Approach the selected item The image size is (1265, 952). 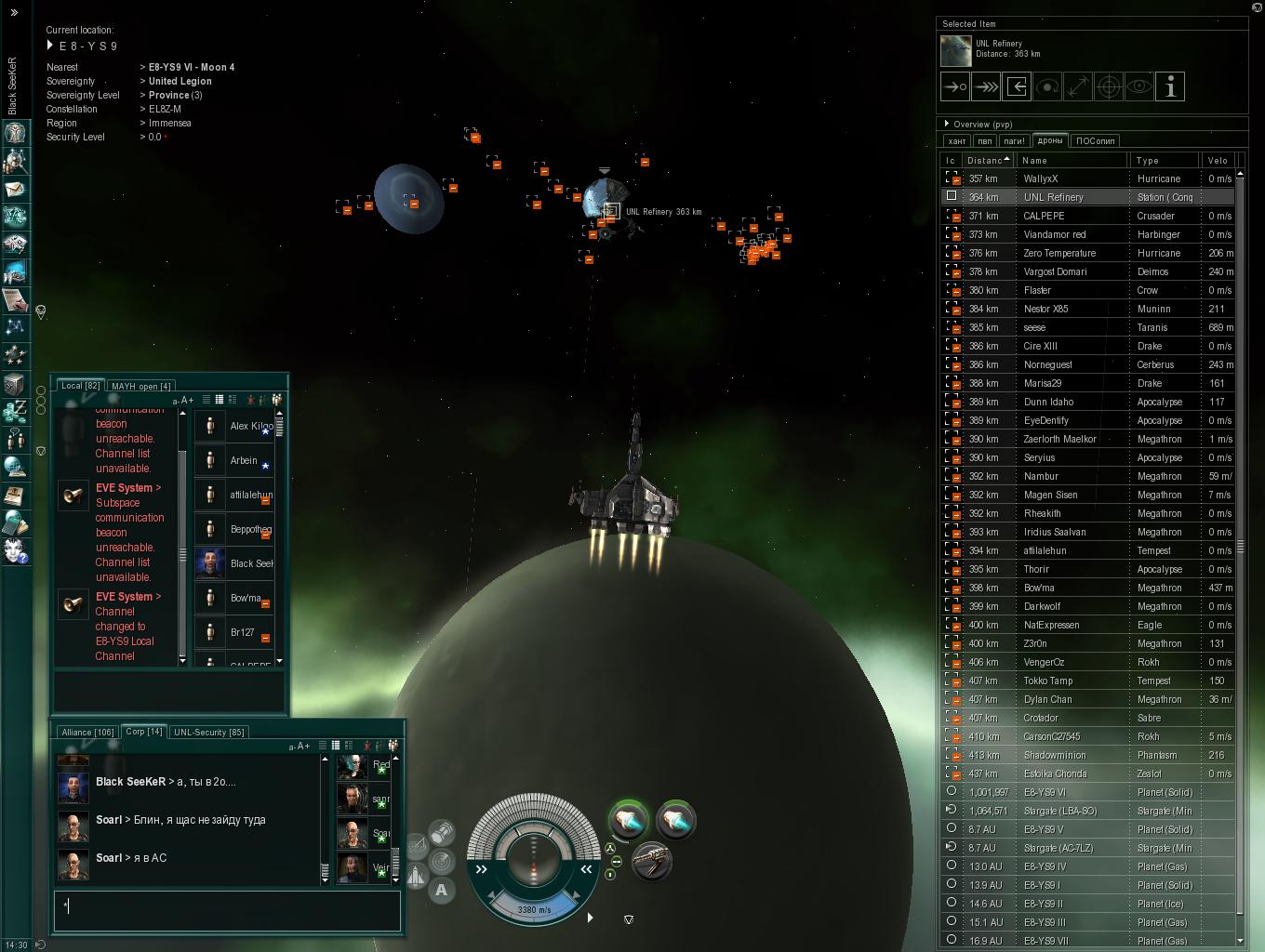[x=955, y=87]
